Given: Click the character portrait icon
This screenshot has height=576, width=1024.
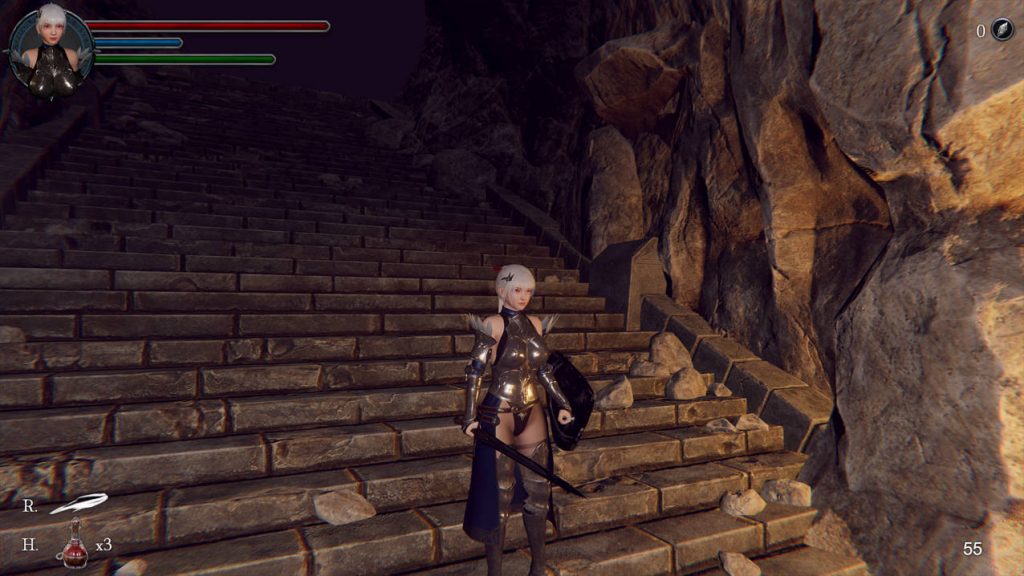Looking at the screenshot, I should (50, 53).
